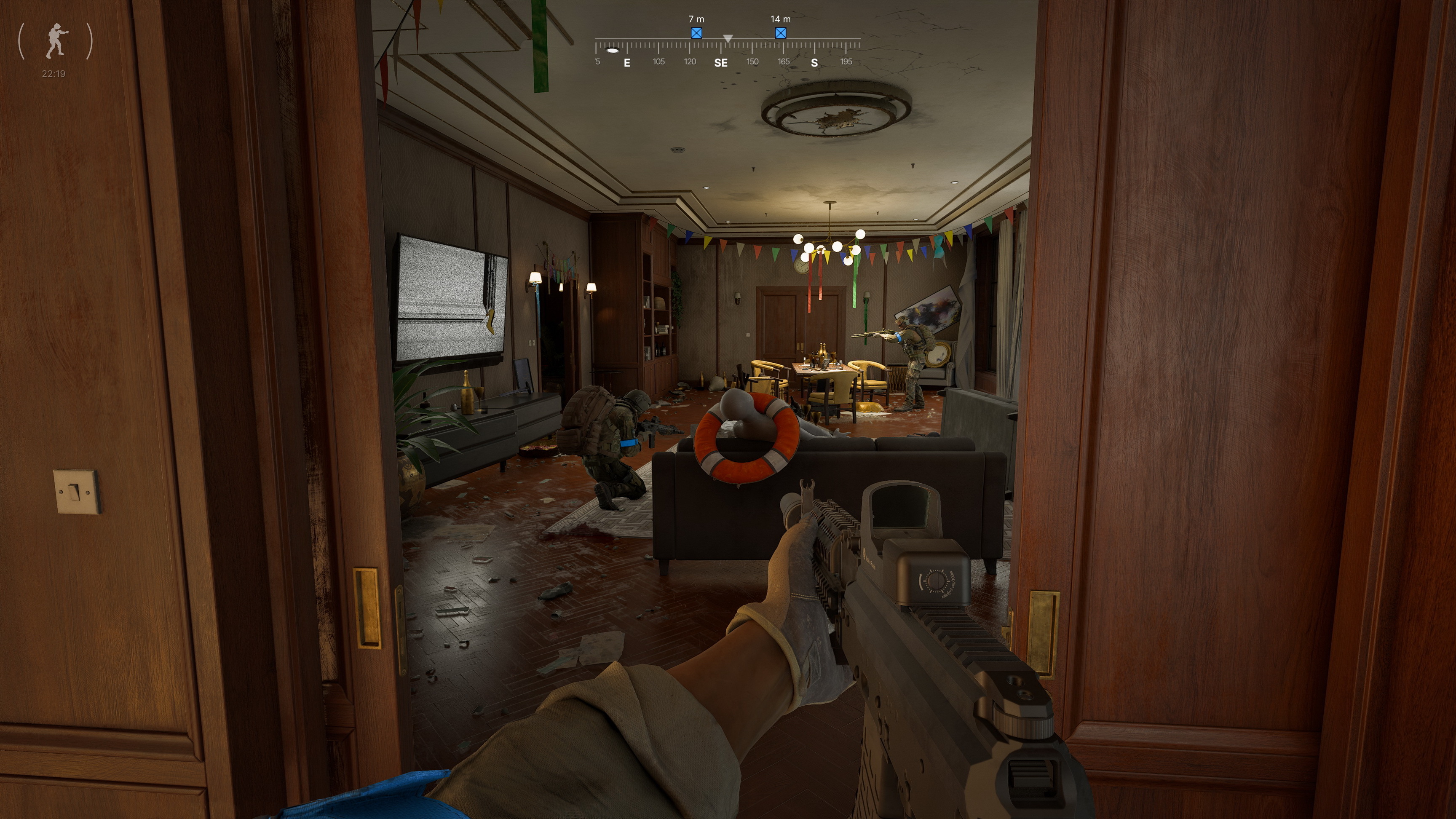Click the standing soldier stance icon

click(x=55, y=41)
